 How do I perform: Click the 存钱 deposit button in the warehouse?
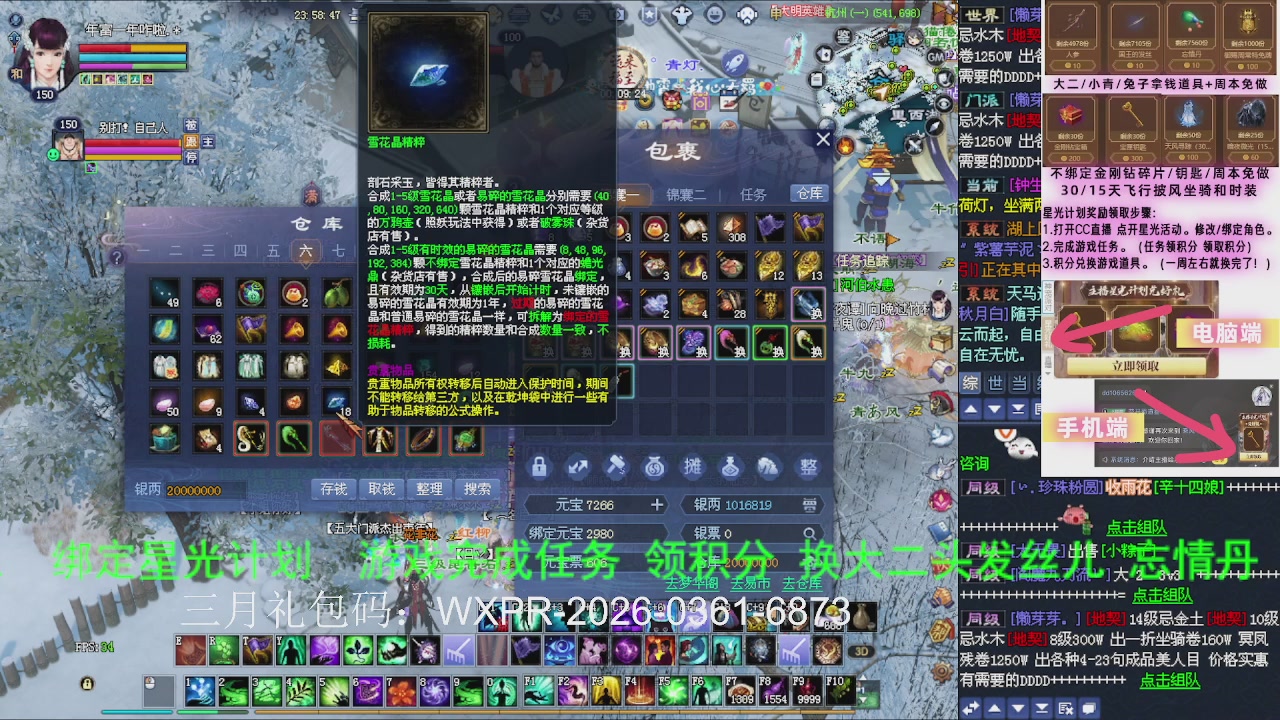click(x=334, y=487)
